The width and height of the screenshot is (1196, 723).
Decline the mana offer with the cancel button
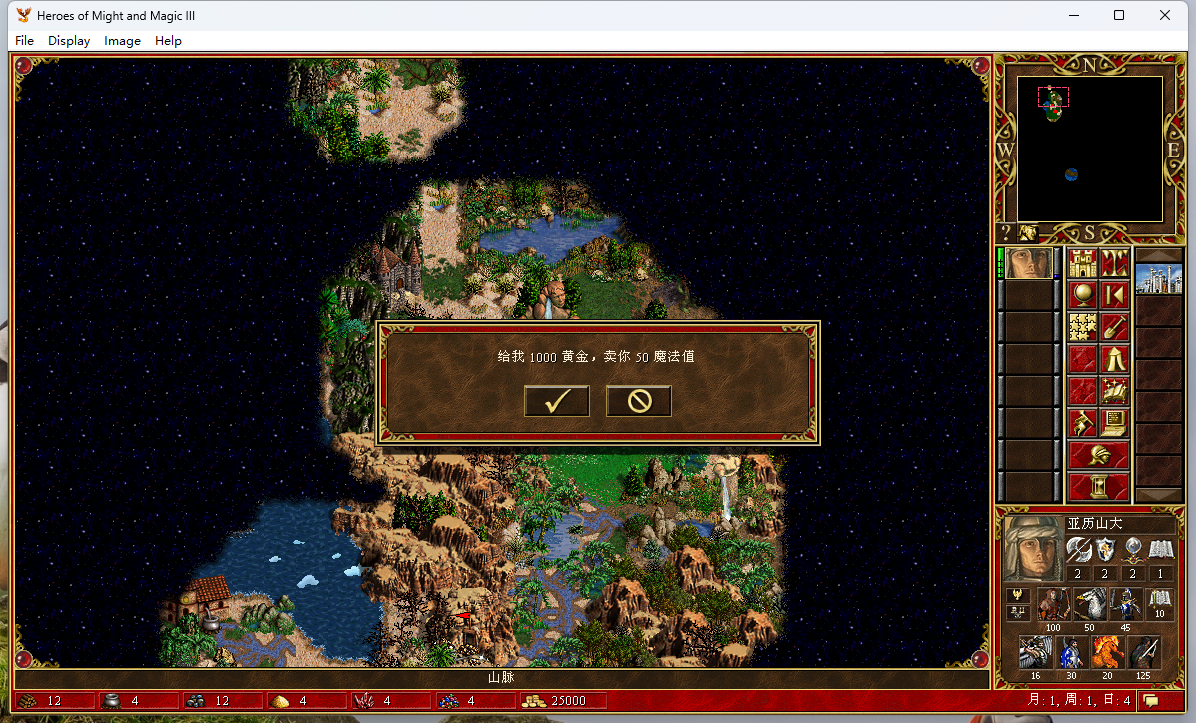[x=638, y=401]
